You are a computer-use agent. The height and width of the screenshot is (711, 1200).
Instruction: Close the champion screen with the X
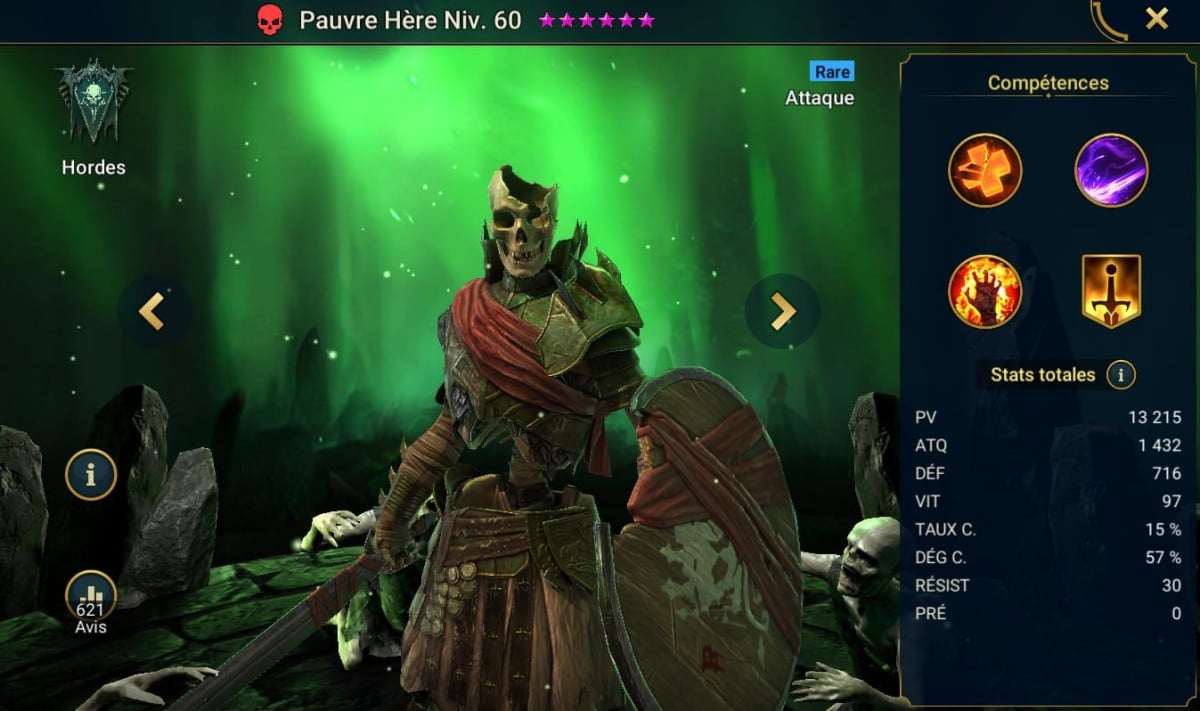coord(1157,19)
